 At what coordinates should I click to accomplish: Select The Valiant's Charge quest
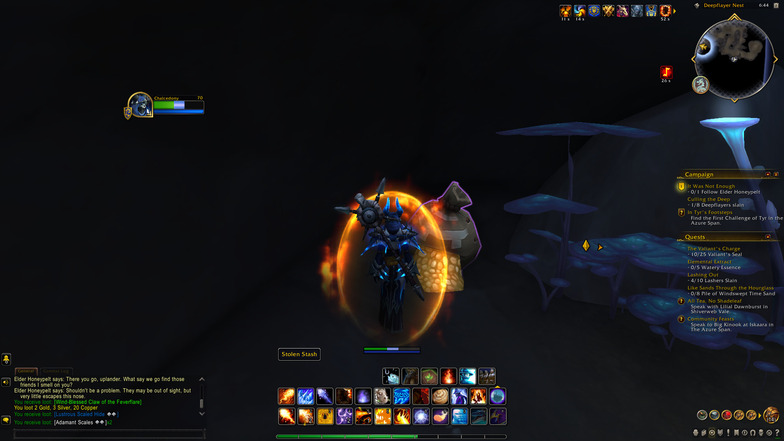click(714, 247)
